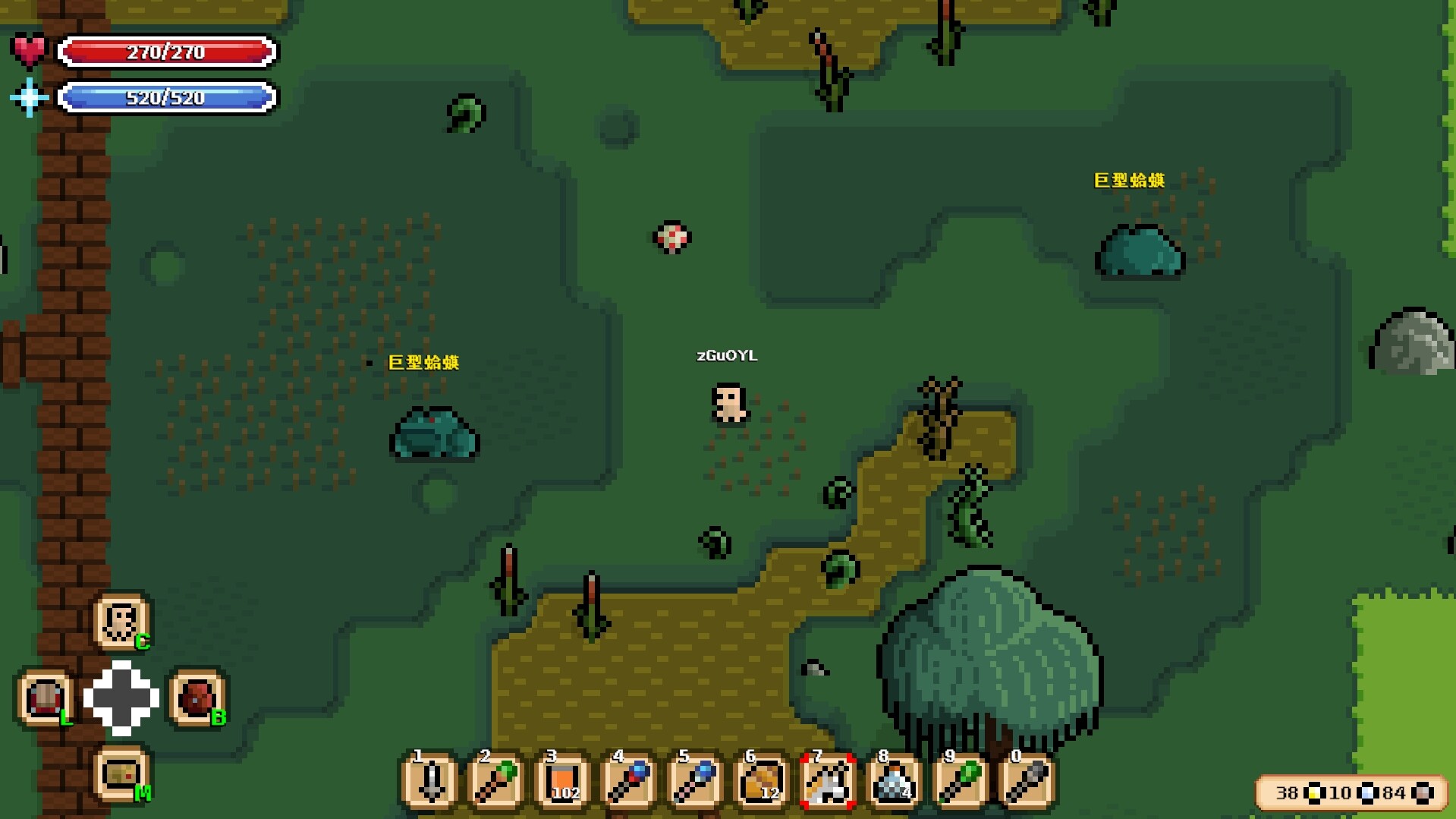The height and width of the screenshot is (819, 1456).
Task: Select the green wand in hotbar slot 2
Action: [494, 782]
